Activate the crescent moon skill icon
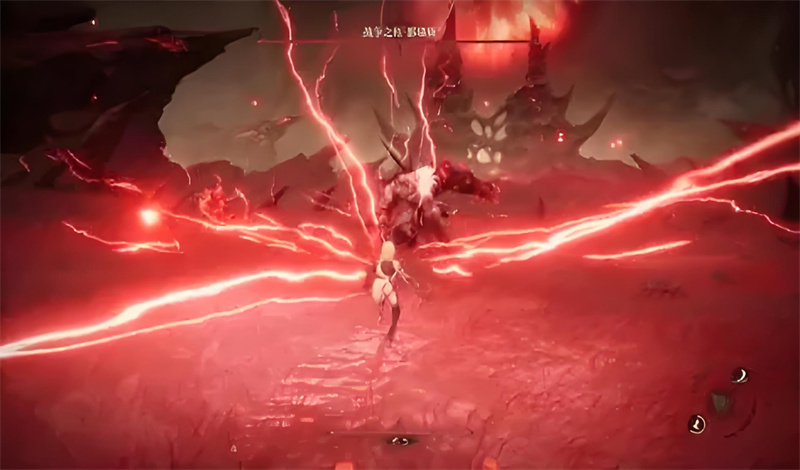Viewport: 800px width, 470px height. click(741, 376)
